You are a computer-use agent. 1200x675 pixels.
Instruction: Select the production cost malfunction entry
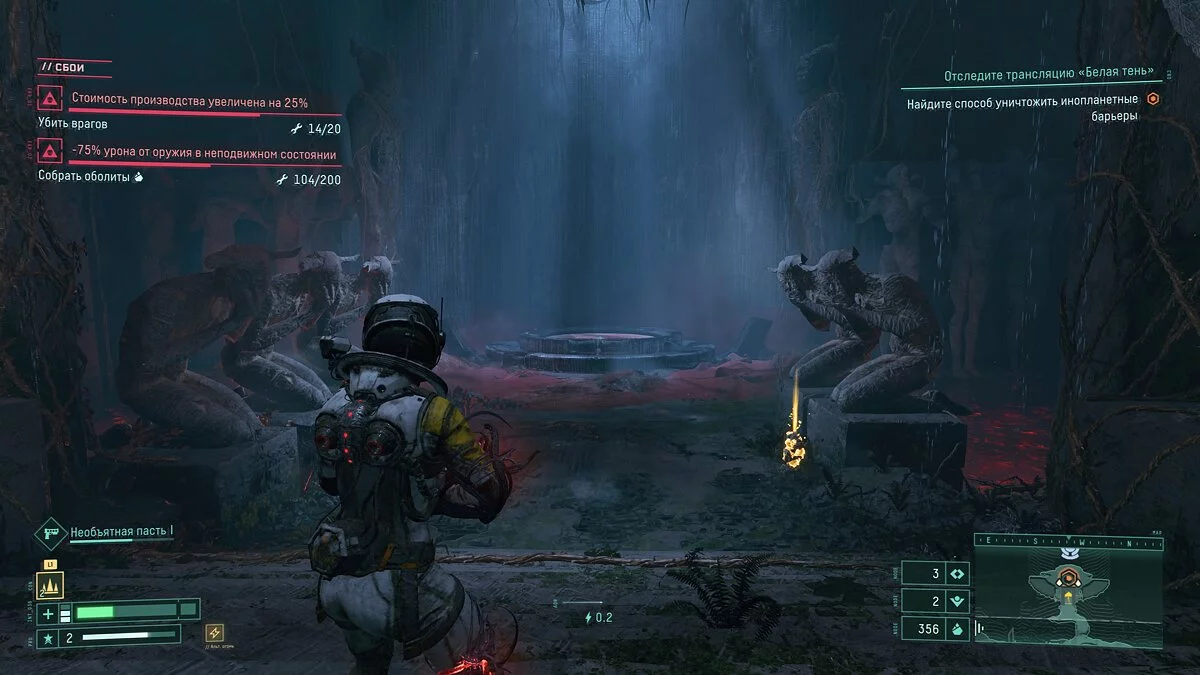click(189, 102)
